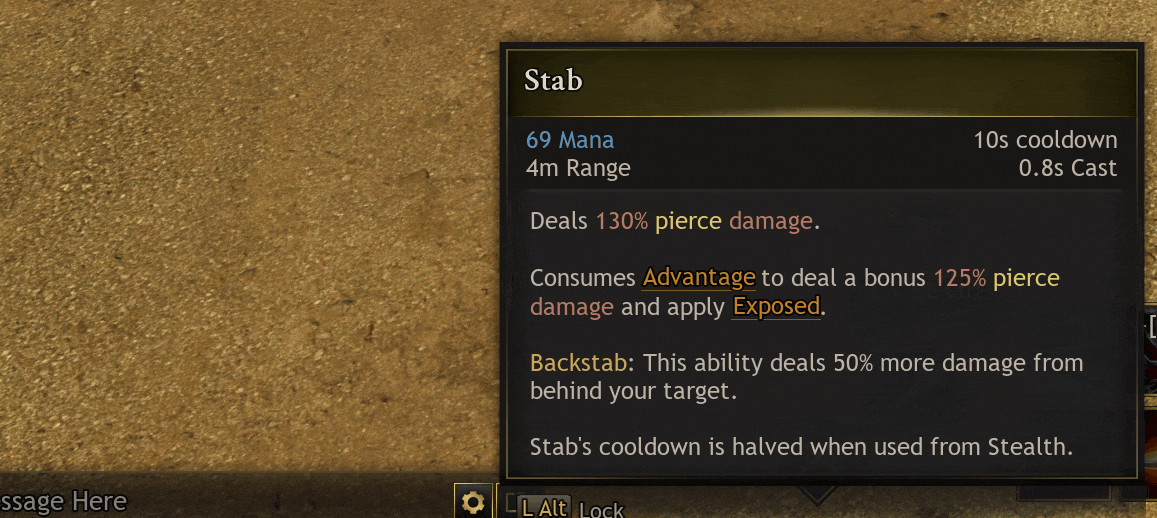1157x518 pixels.
Task: Click the underlined Advantage keyword
Action: [x=698, y=277]
